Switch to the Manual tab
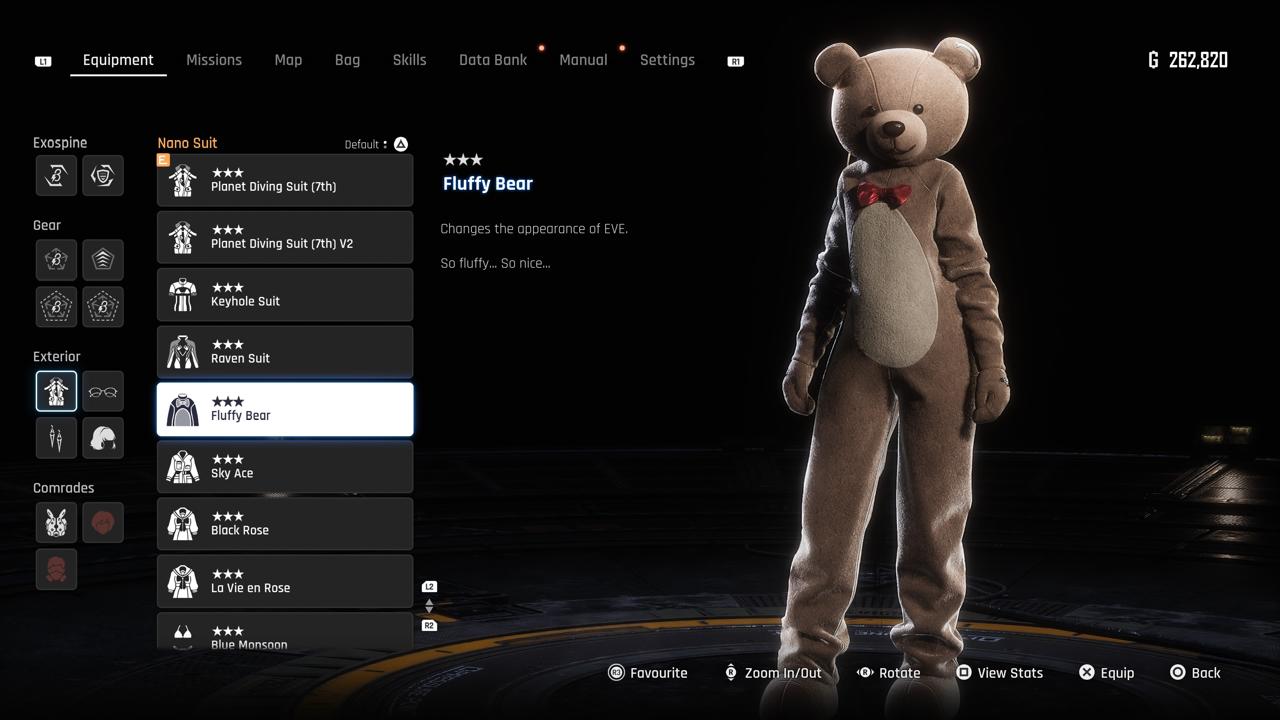The height and width of the screenshot is (720, 1280). [583, 60]
